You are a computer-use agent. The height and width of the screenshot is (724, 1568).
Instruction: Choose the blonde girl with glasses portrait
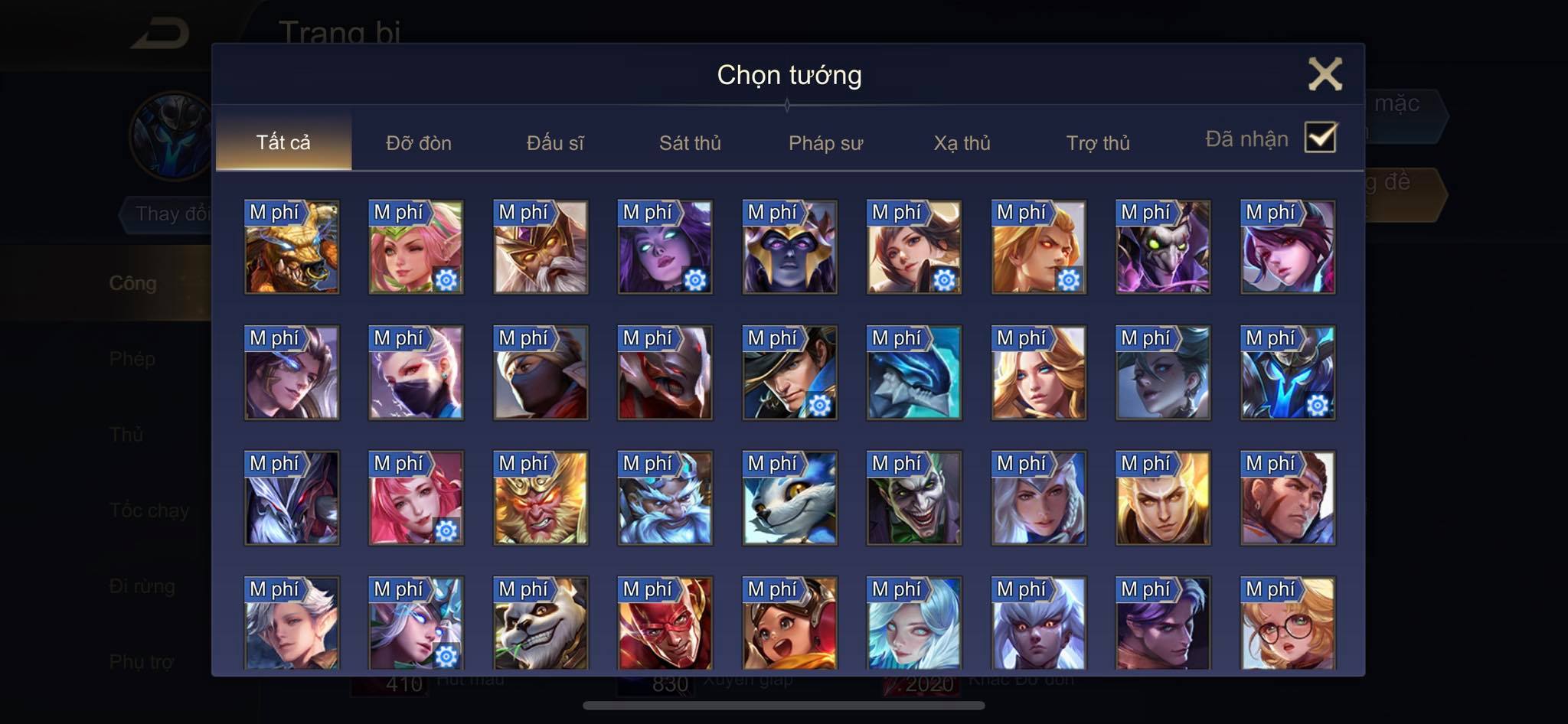[x=1288, y=623]
